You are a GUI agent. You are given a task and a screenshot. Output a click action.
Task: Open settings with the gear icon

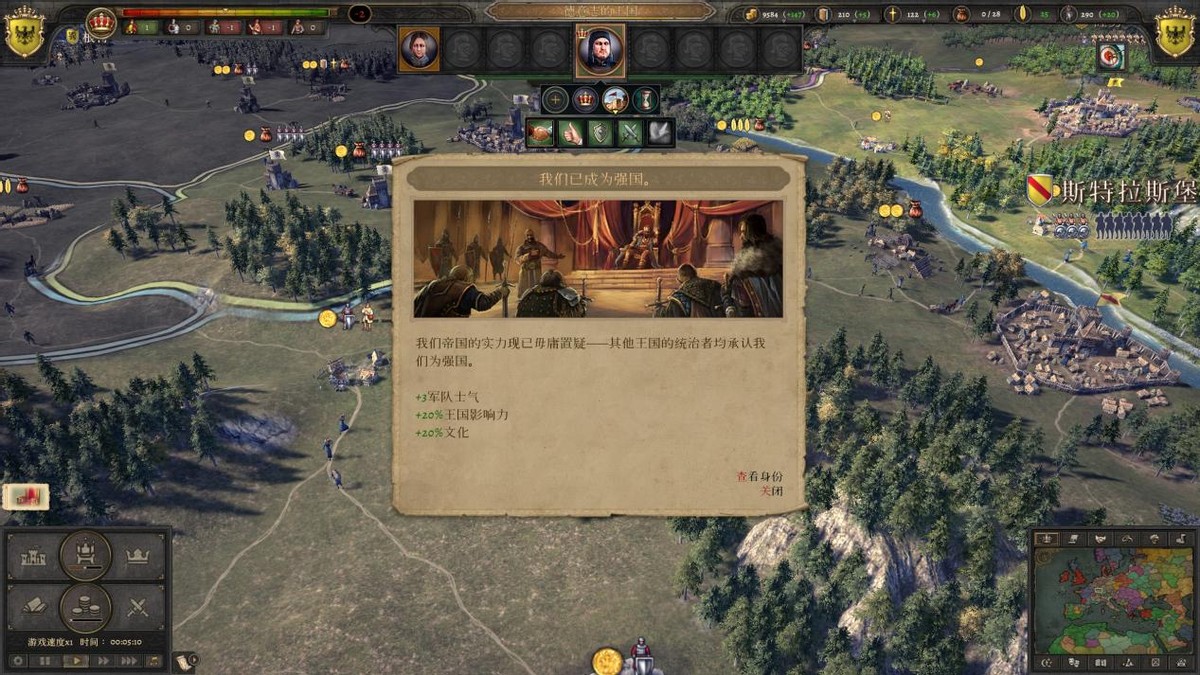[x=16, y=661]
